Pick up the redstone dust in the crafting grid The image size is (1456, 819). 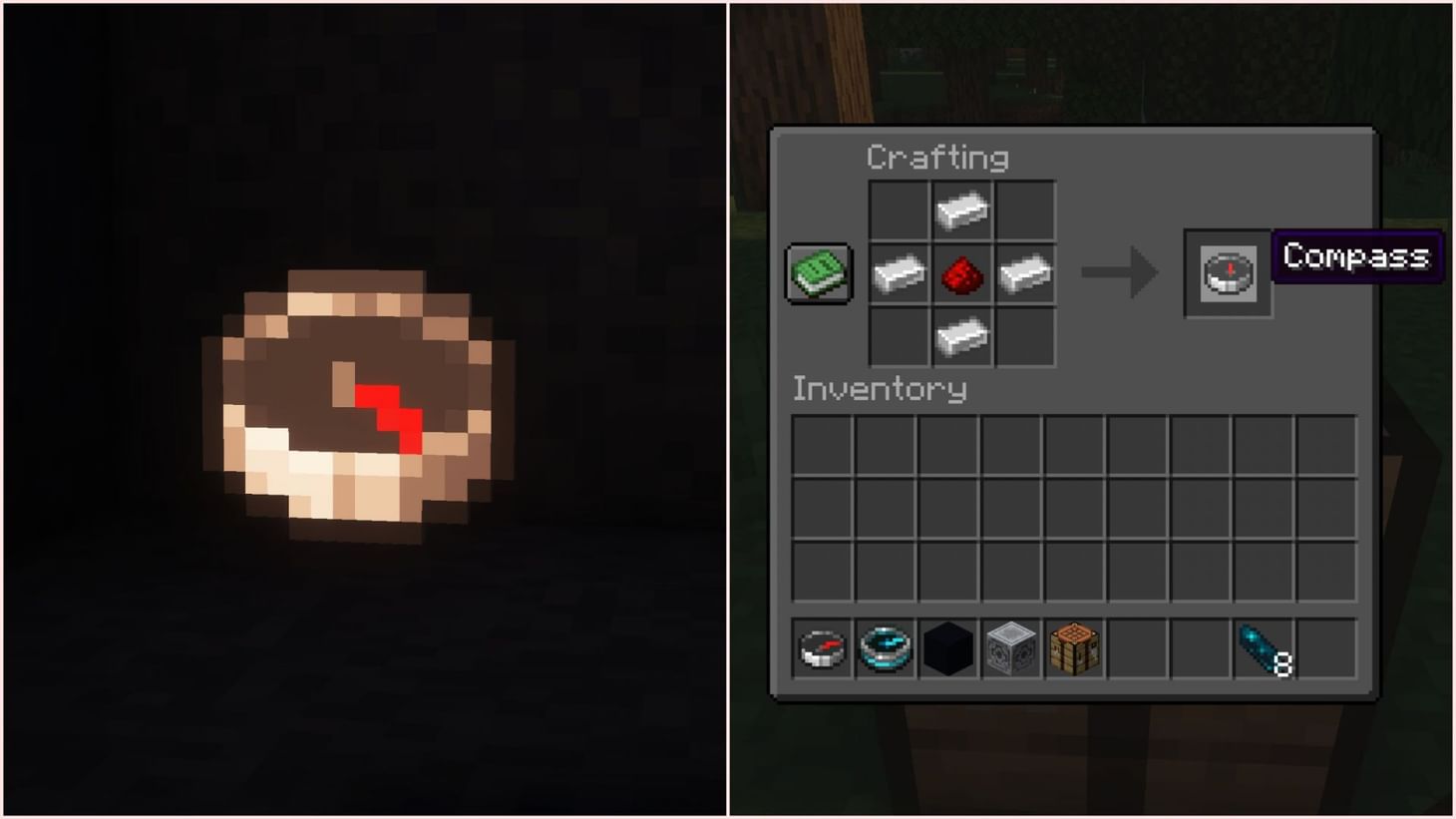961,273
